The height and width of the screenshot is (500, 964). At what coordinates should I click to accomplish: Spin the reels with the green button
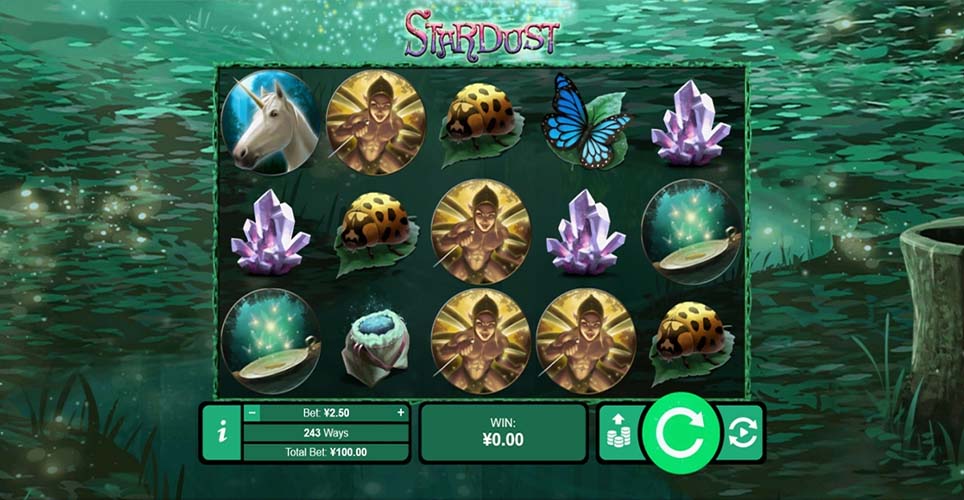pyautogui.click(x=680, y=433)
